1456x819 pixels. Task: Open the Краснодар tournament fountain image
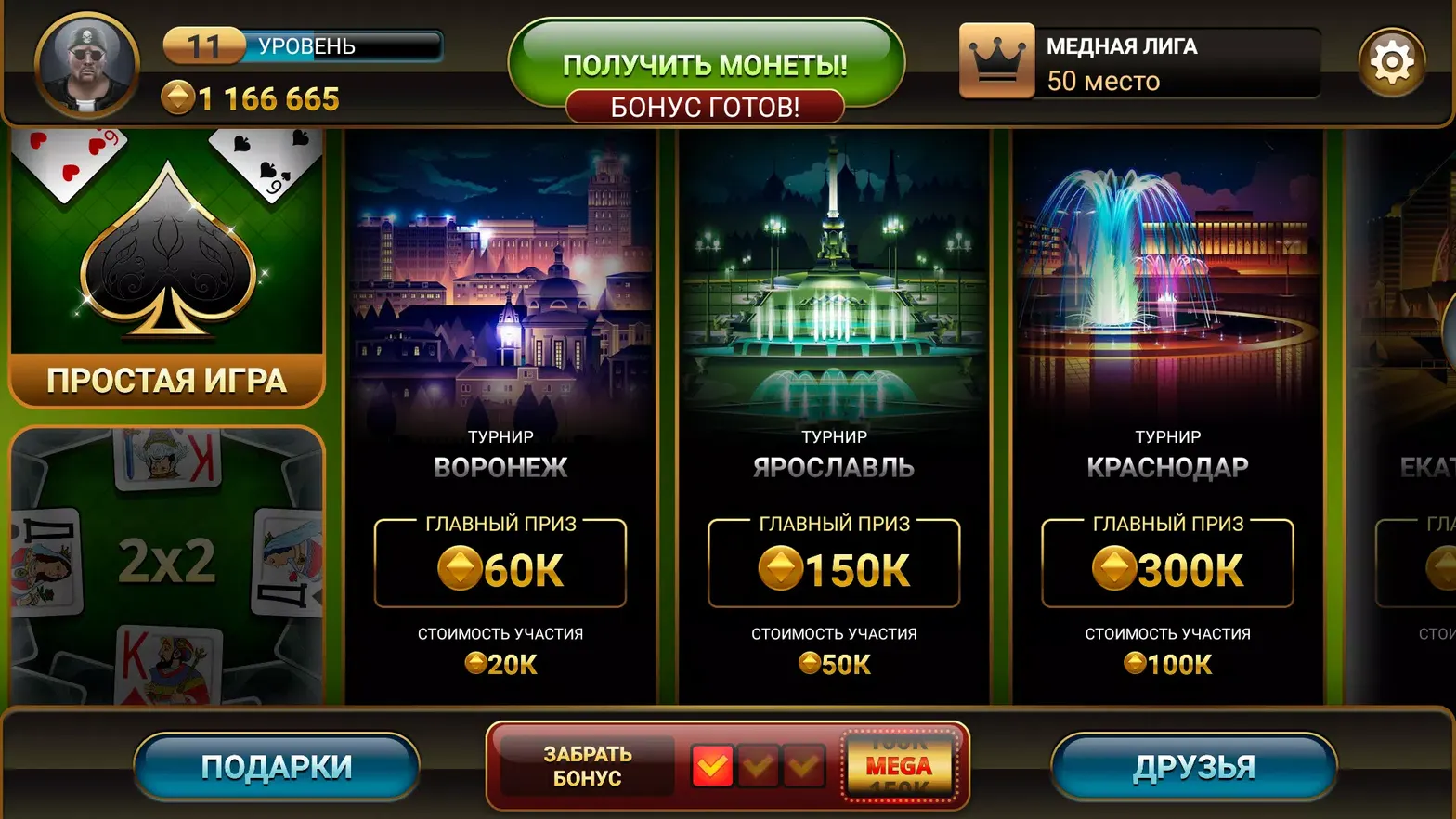[x=1167, y=279]
